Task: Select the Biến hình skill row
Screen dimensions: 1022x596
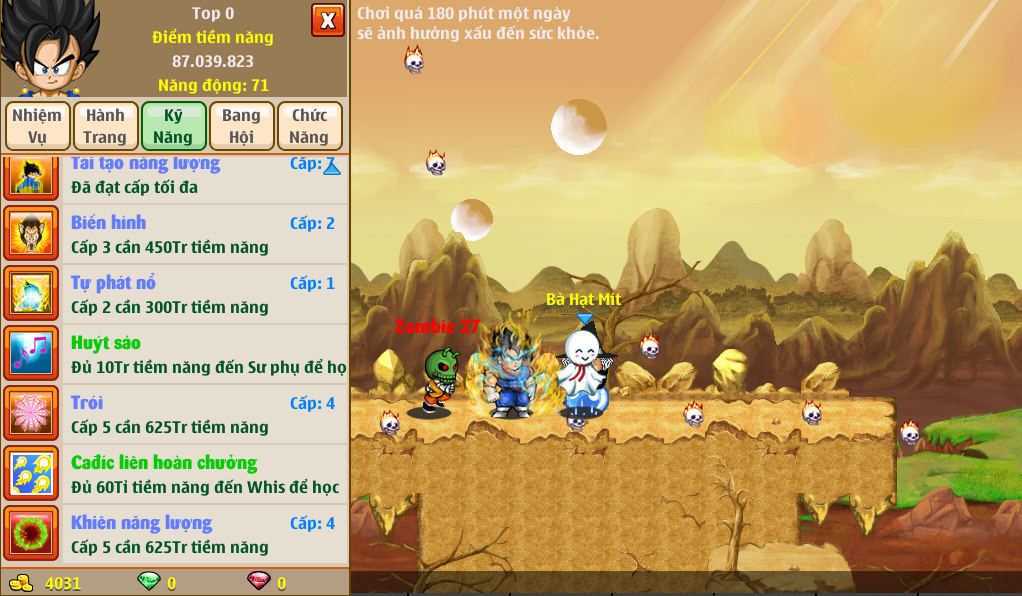Action: [204, 234]
